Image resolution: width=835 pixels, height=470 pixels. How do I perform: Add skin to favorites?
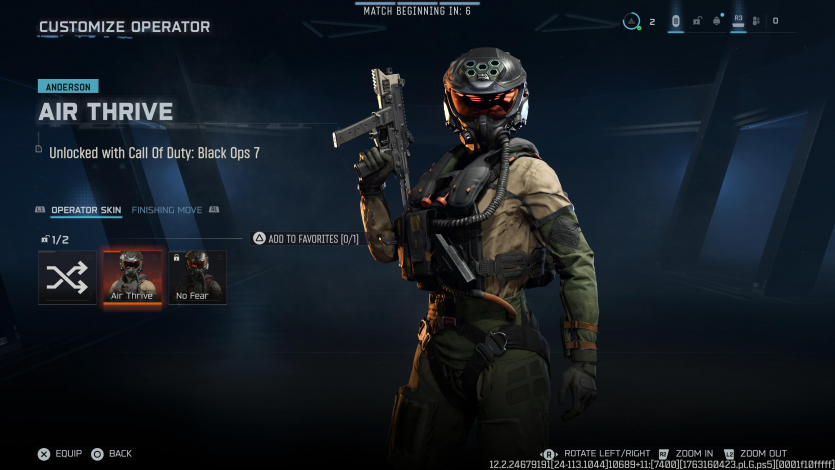tap(306, 239)
